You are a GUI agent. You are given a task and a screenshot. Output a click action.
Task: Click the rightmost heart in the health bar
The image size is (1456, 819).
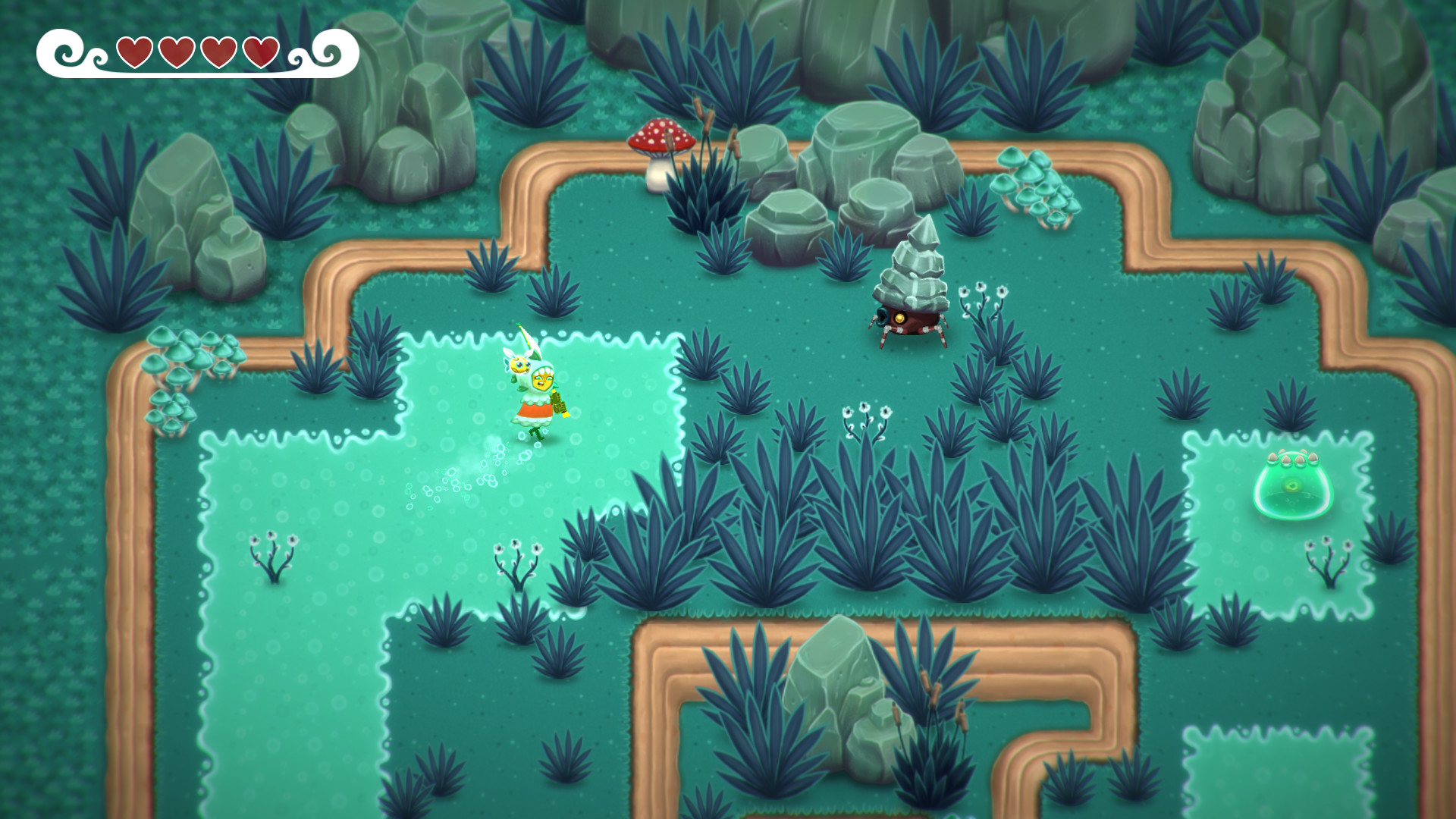pos(262,53)
